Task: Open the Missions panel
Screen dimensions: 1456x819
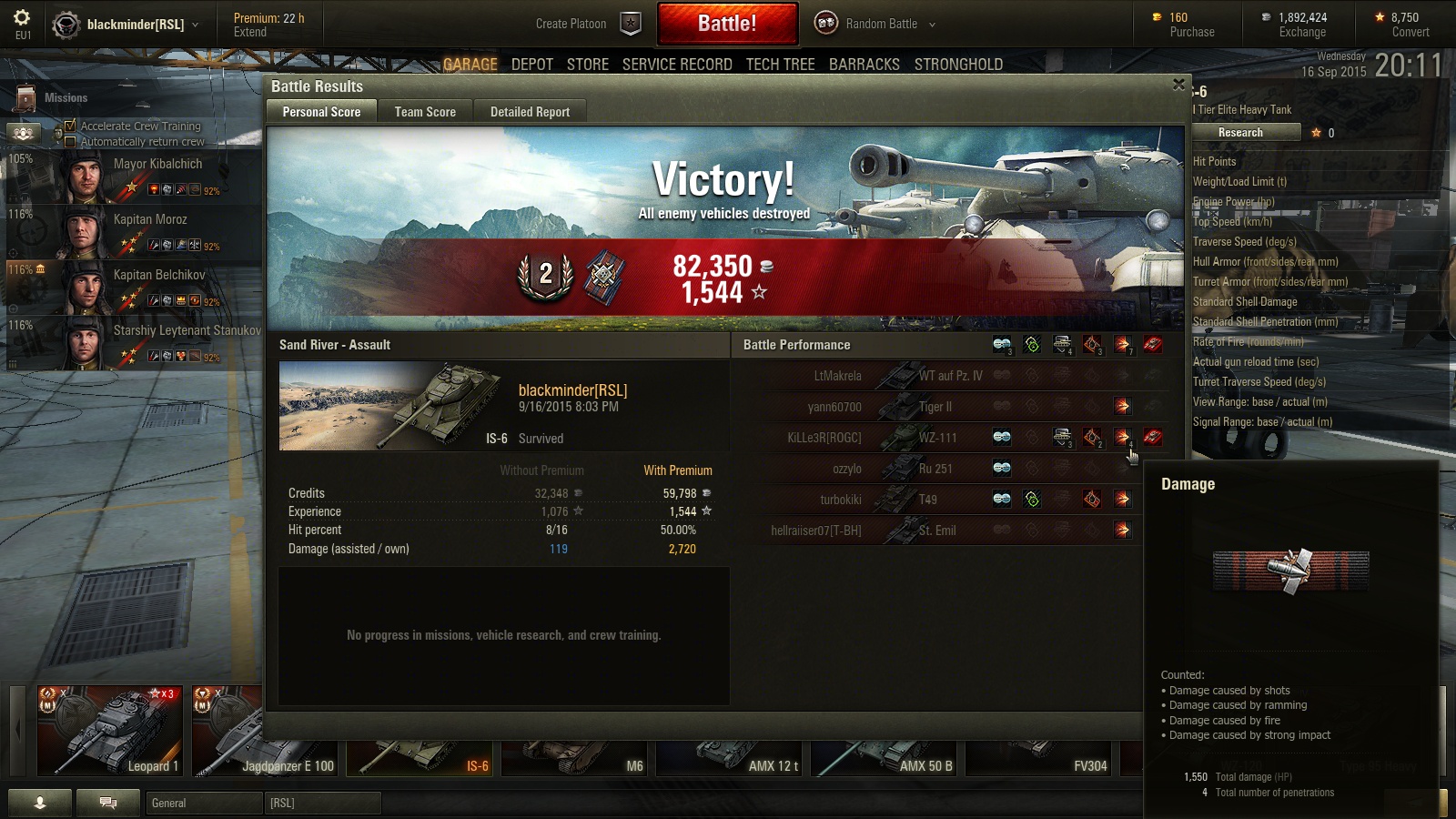Action: pos(55,97)
